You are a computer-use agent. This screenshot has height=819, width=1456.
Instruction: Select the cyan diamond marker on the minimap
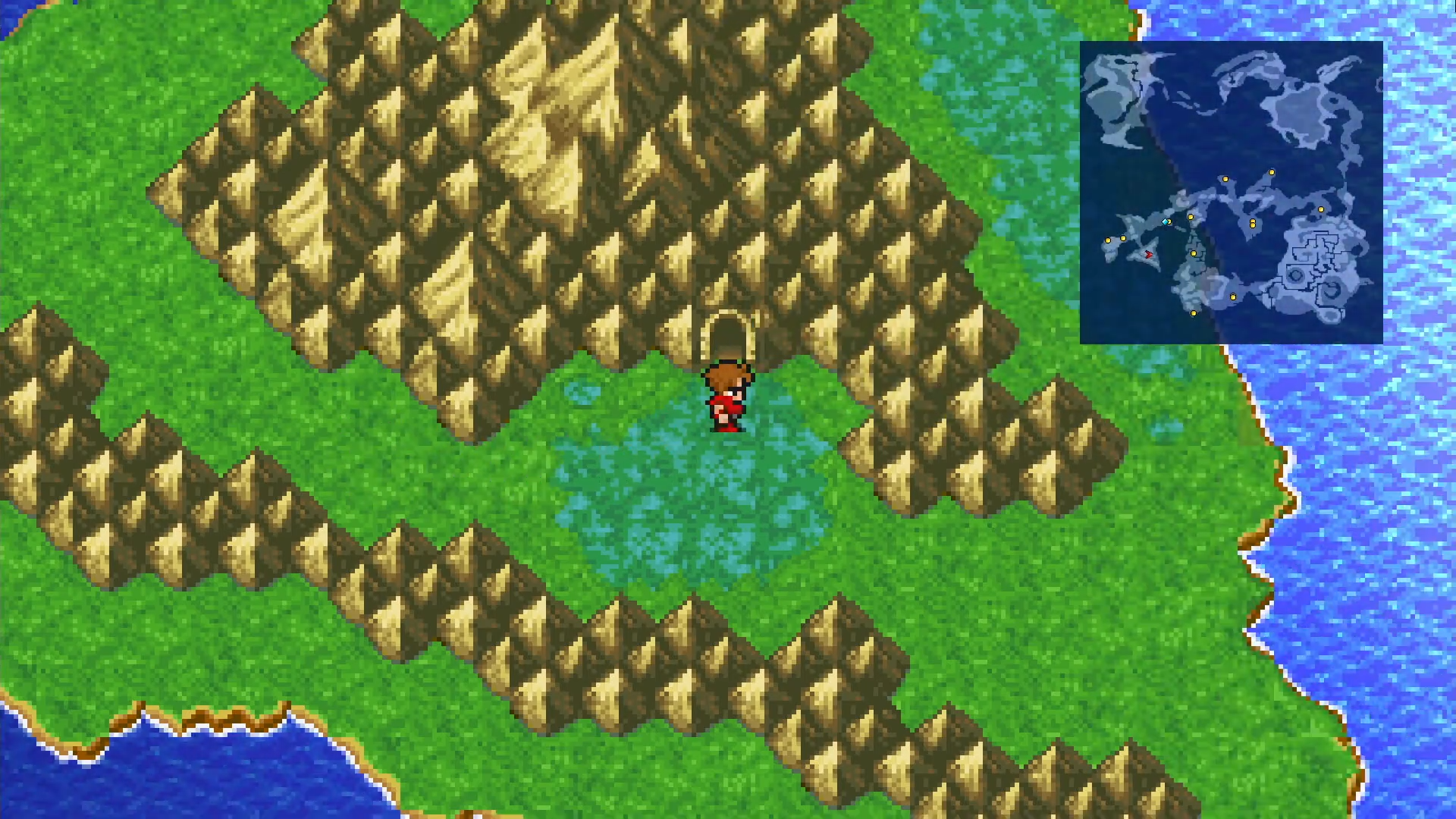(1165, 222)
